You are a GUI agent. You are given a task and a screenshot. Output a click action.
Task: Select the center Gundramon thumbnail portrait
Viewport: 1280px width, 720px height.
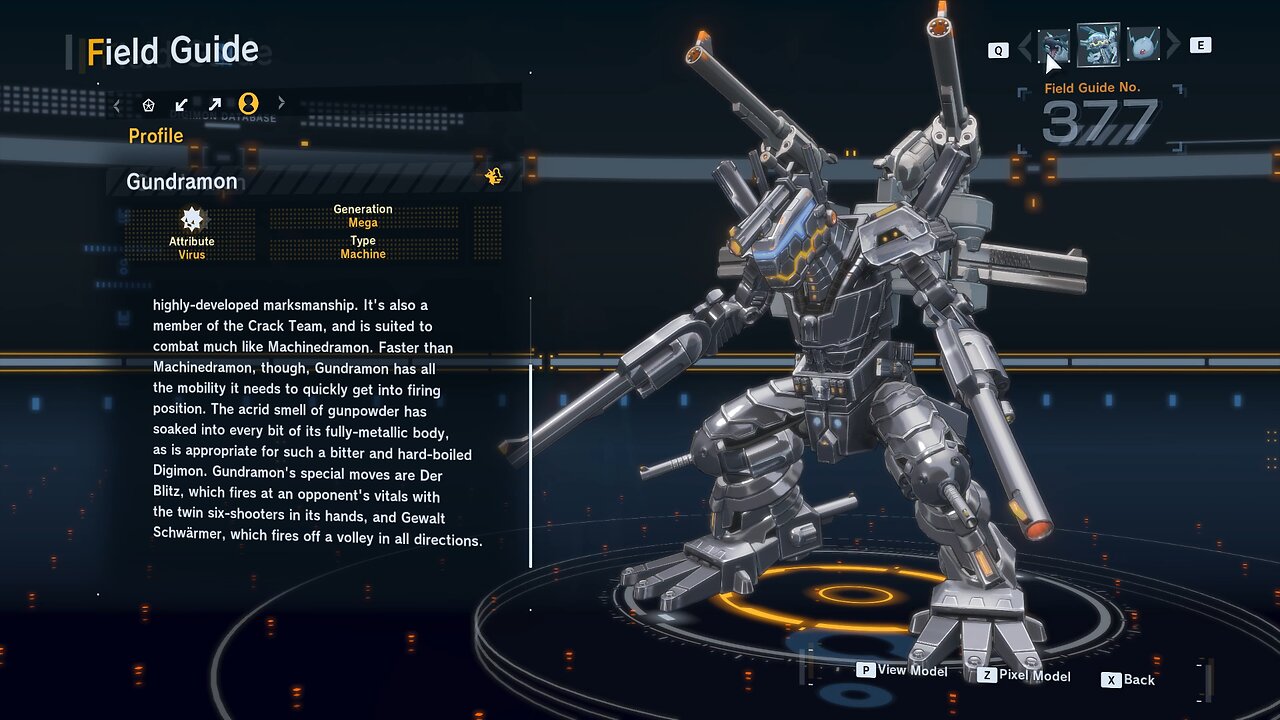point(1098,45)
